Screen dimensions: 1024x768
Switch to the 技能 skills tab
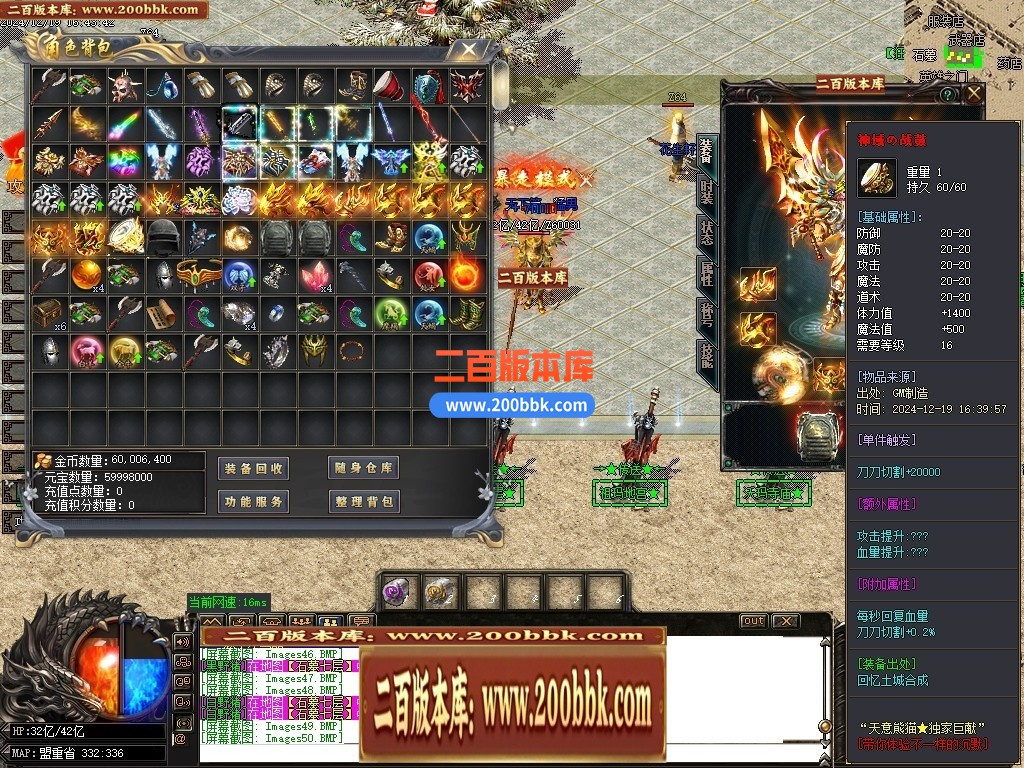pyautogui.click(x=707, y=354)
